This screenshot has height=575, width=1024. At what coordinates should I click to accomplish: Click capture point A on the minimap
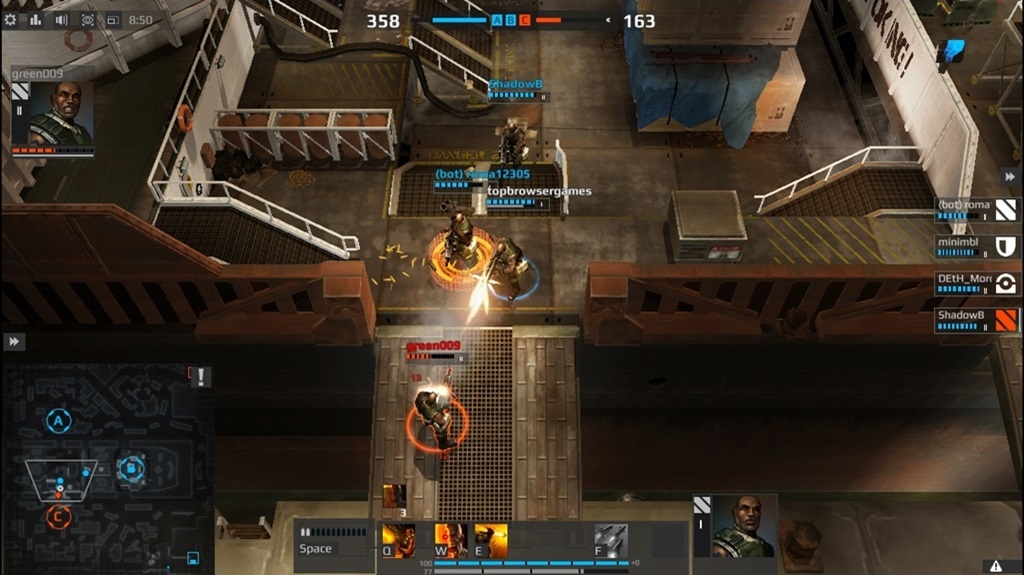click(58, 421)
